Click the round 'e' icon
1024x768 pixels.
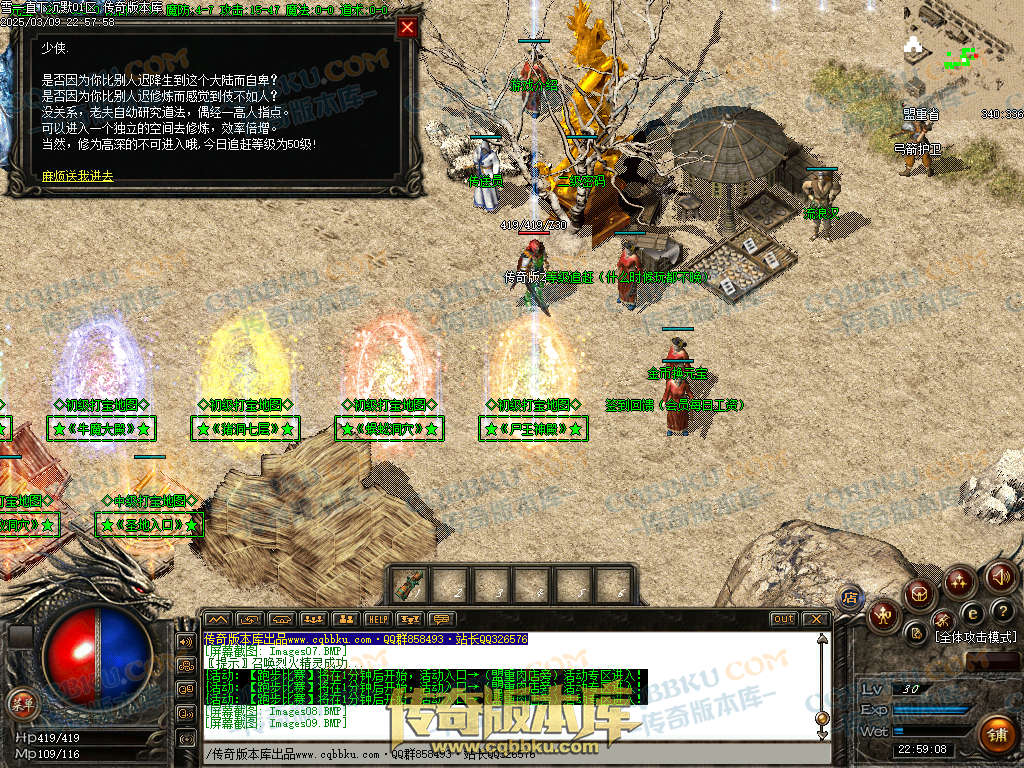(x=972, y=613)
